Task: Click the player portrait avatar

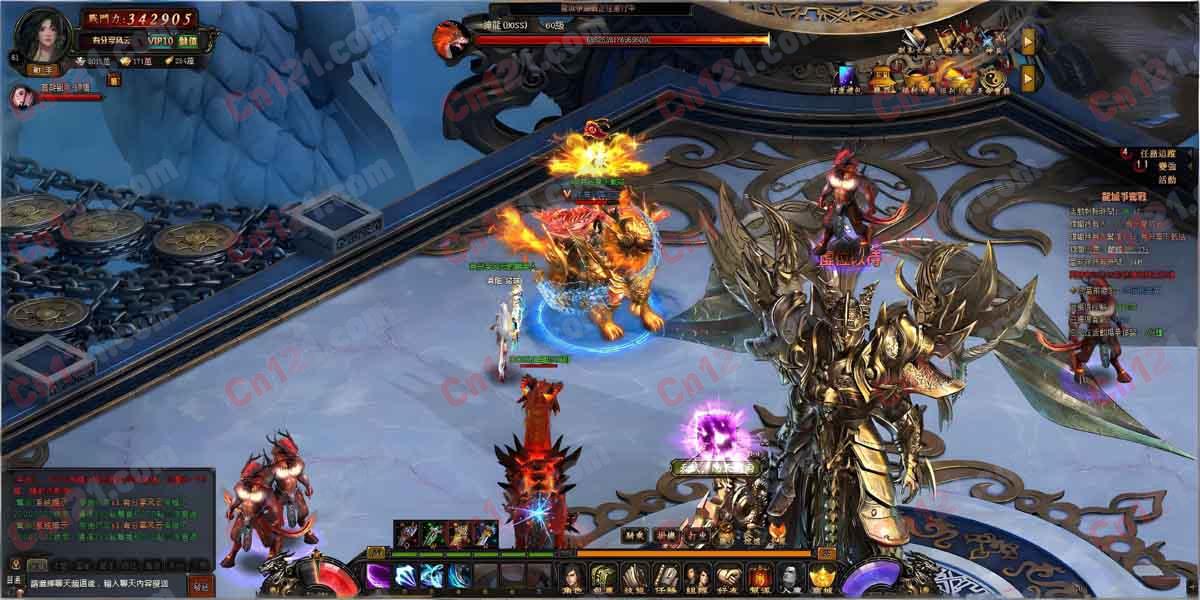Action: point(43,36)
